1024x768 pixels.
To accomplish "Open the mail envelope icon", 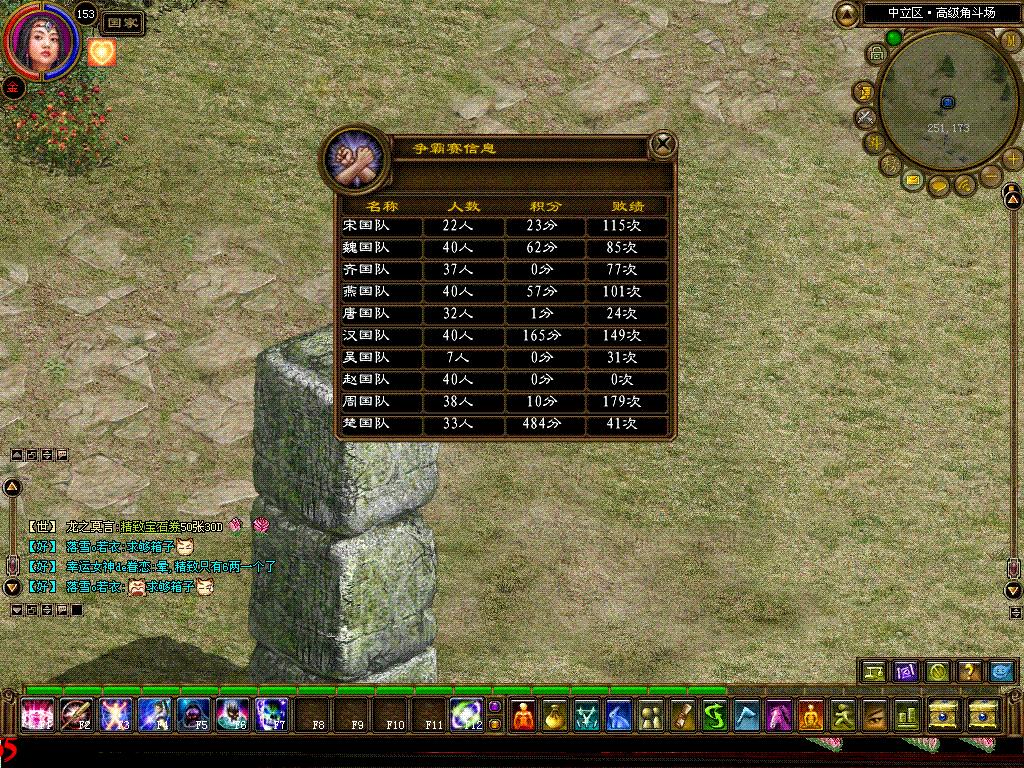I will (x=913, y=180).
